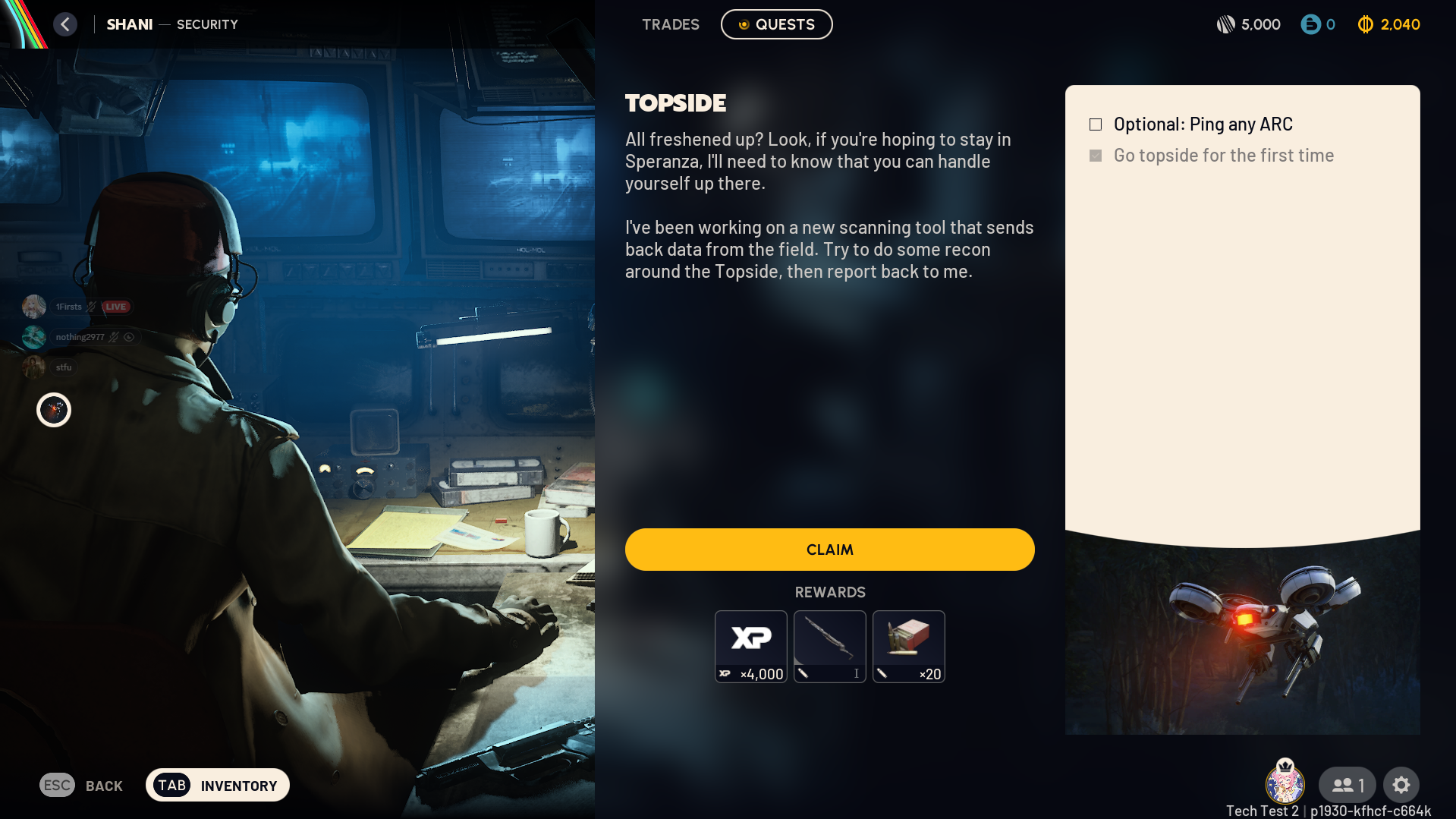
Task: Click the back arrow next to SHANI
Action: pyautogui.click(x=65, y=24)
